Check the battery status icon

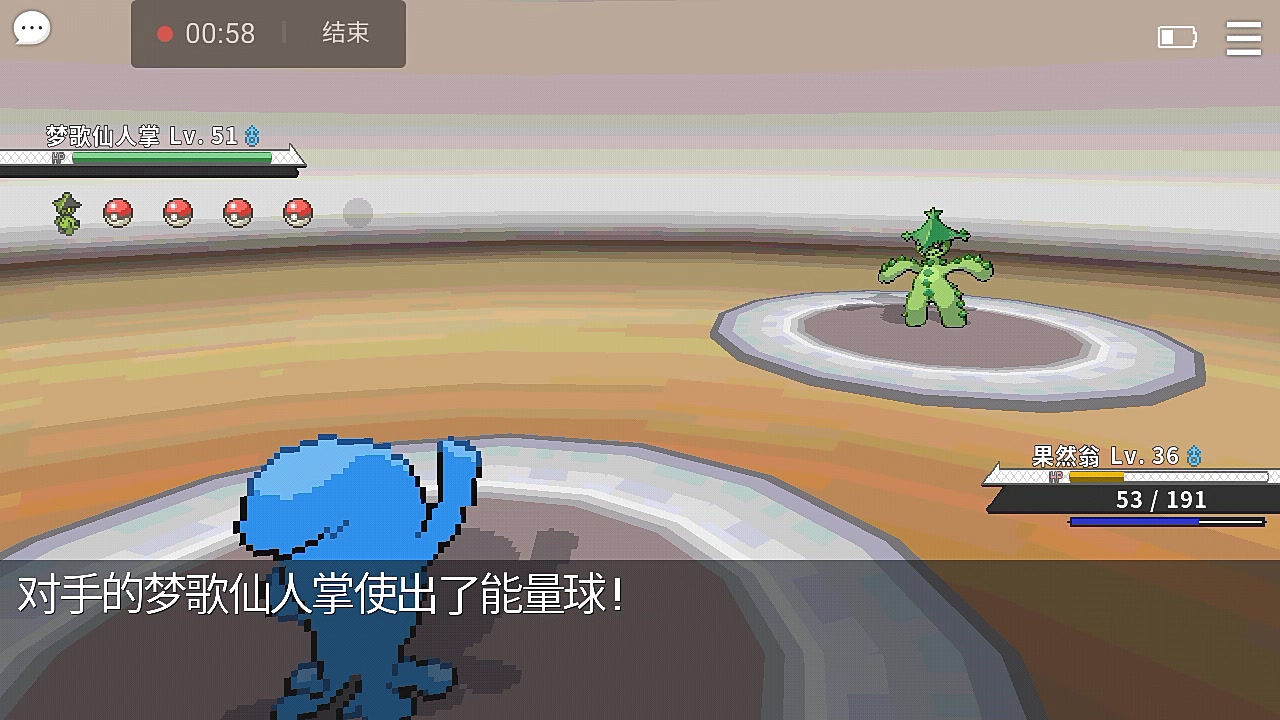[1177, 36]
